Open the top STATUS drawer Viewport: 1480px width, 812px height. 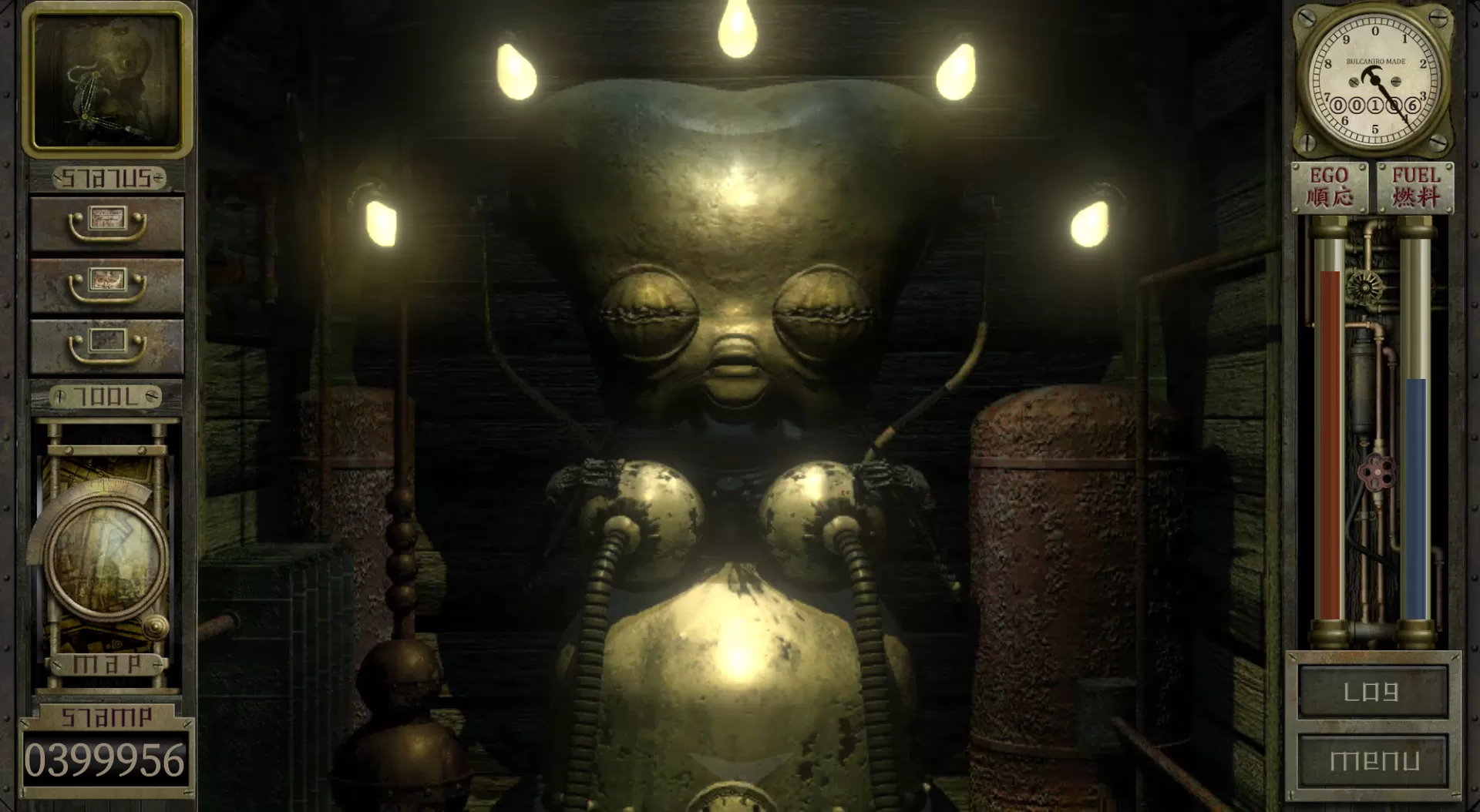pyautogui.click(x=106, y=223)
